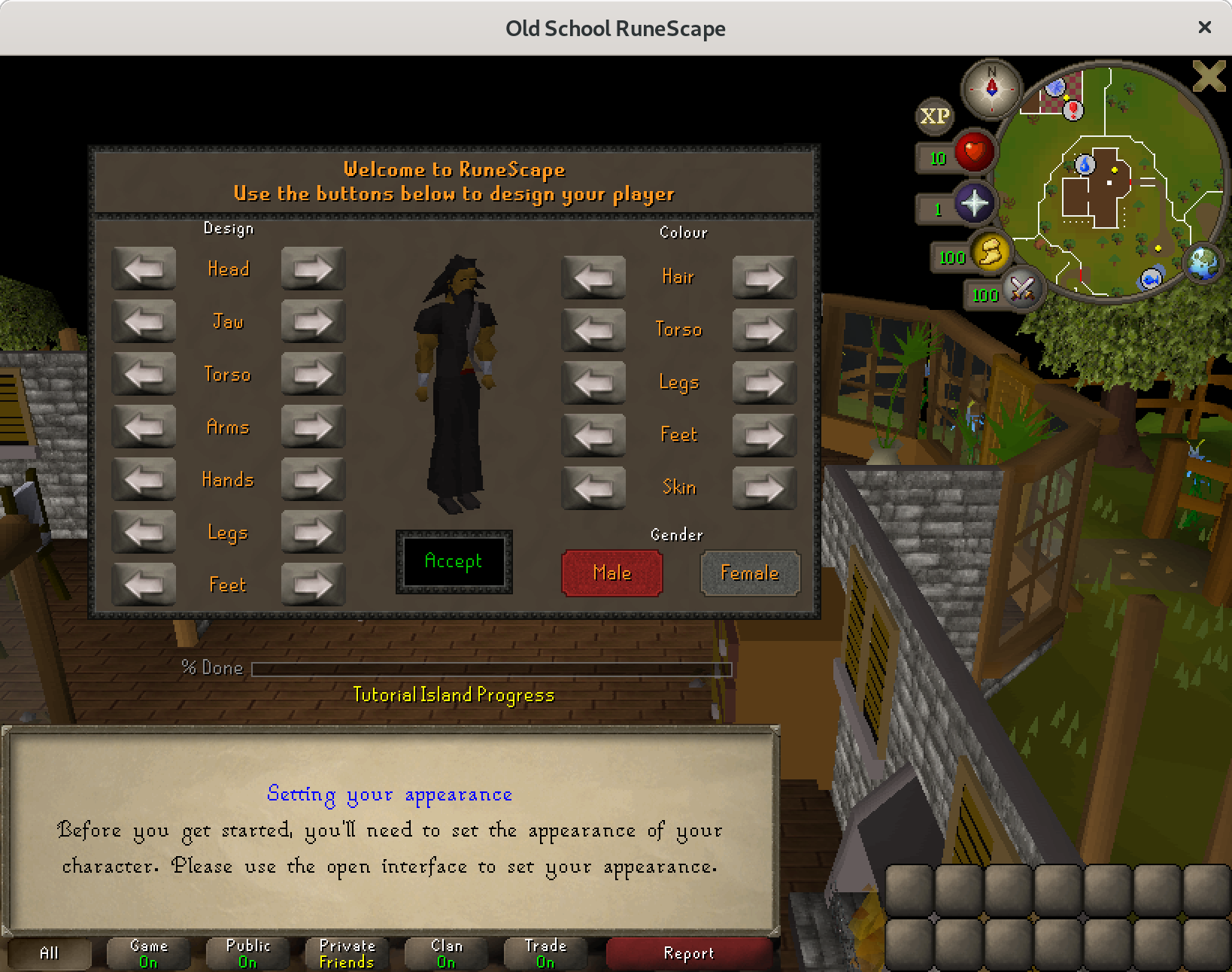Open the Report abuse button

tap(688, 953)
